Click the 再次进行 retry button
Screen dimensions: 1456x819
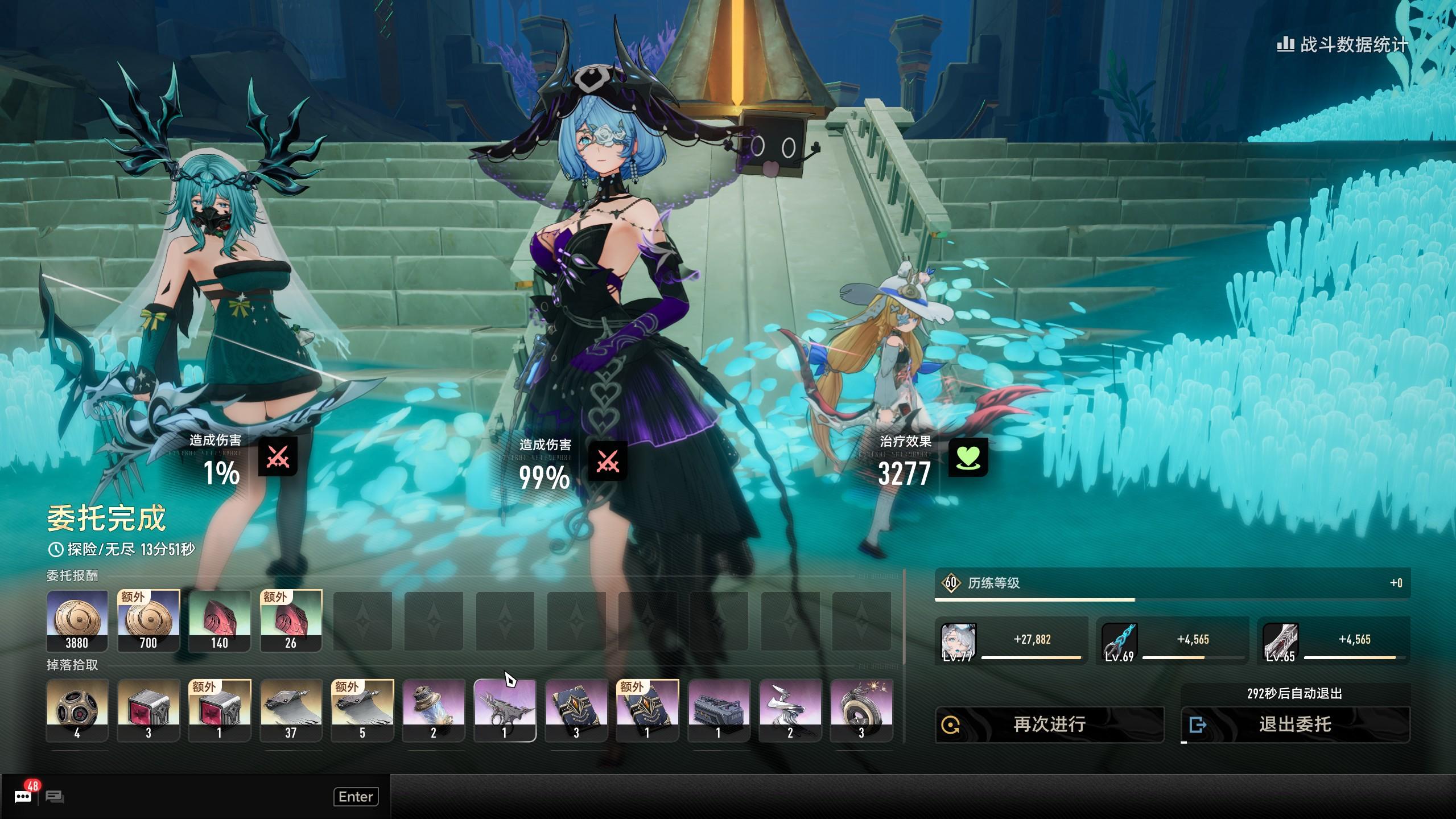coord(1049,725)
